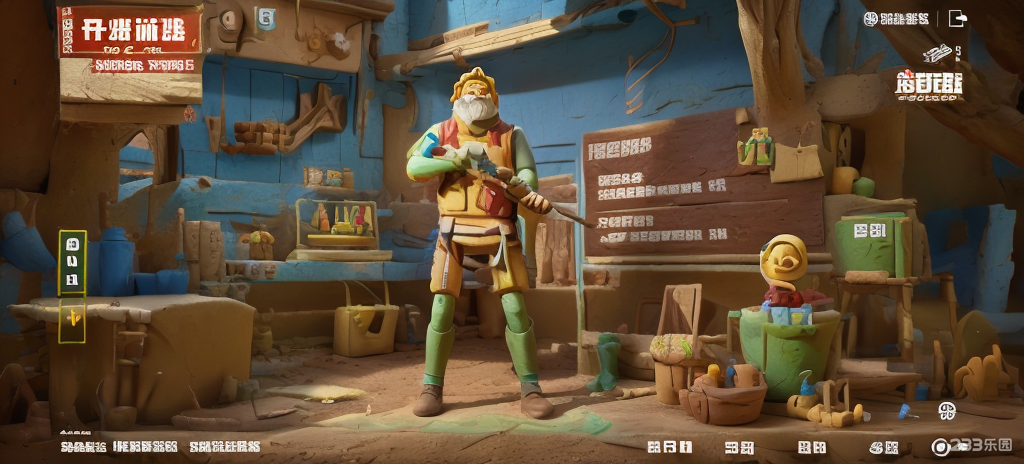Image resolution: width=1024 pixels, height=464 pixels.
Task: Click the round emblem icon beside the exit
Action: click(x=870, y=18)
